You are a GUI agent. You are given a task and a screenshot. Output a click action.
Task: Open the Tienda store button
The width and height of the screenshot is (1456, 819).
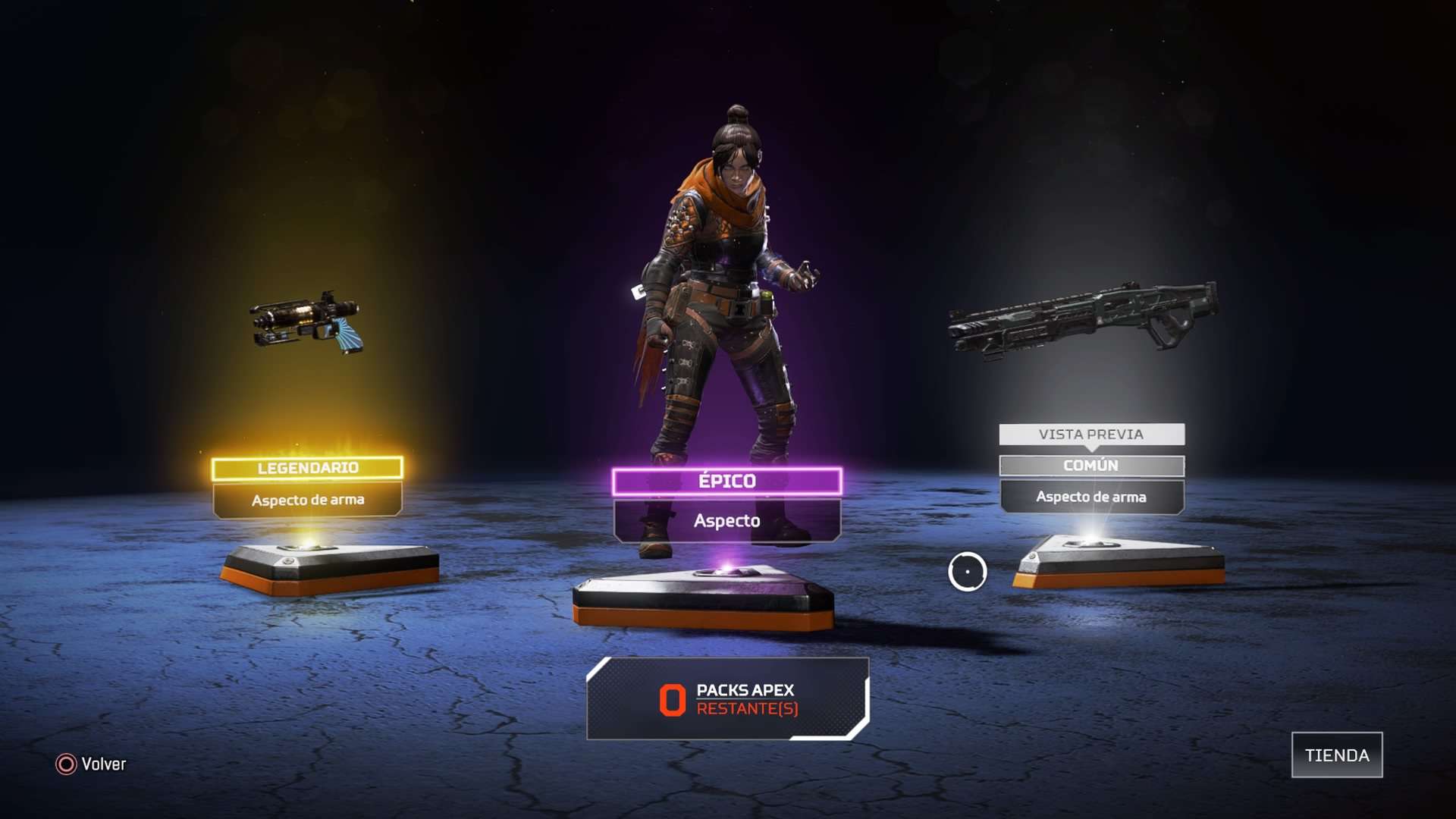(1336, 755)
